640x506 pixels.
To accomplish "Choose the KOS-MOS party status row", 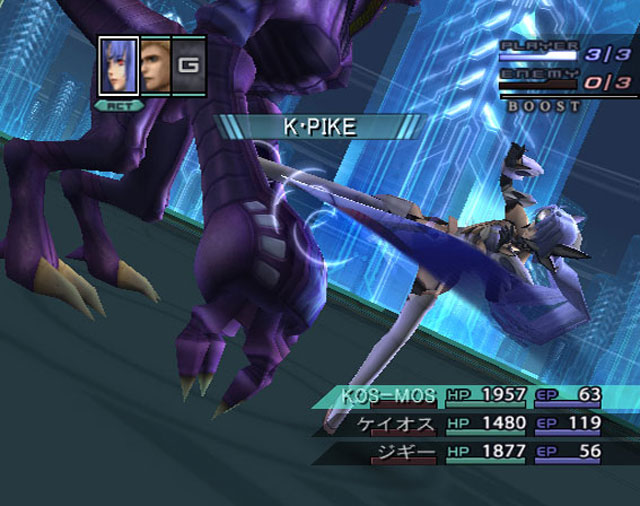I will [470, 395].
